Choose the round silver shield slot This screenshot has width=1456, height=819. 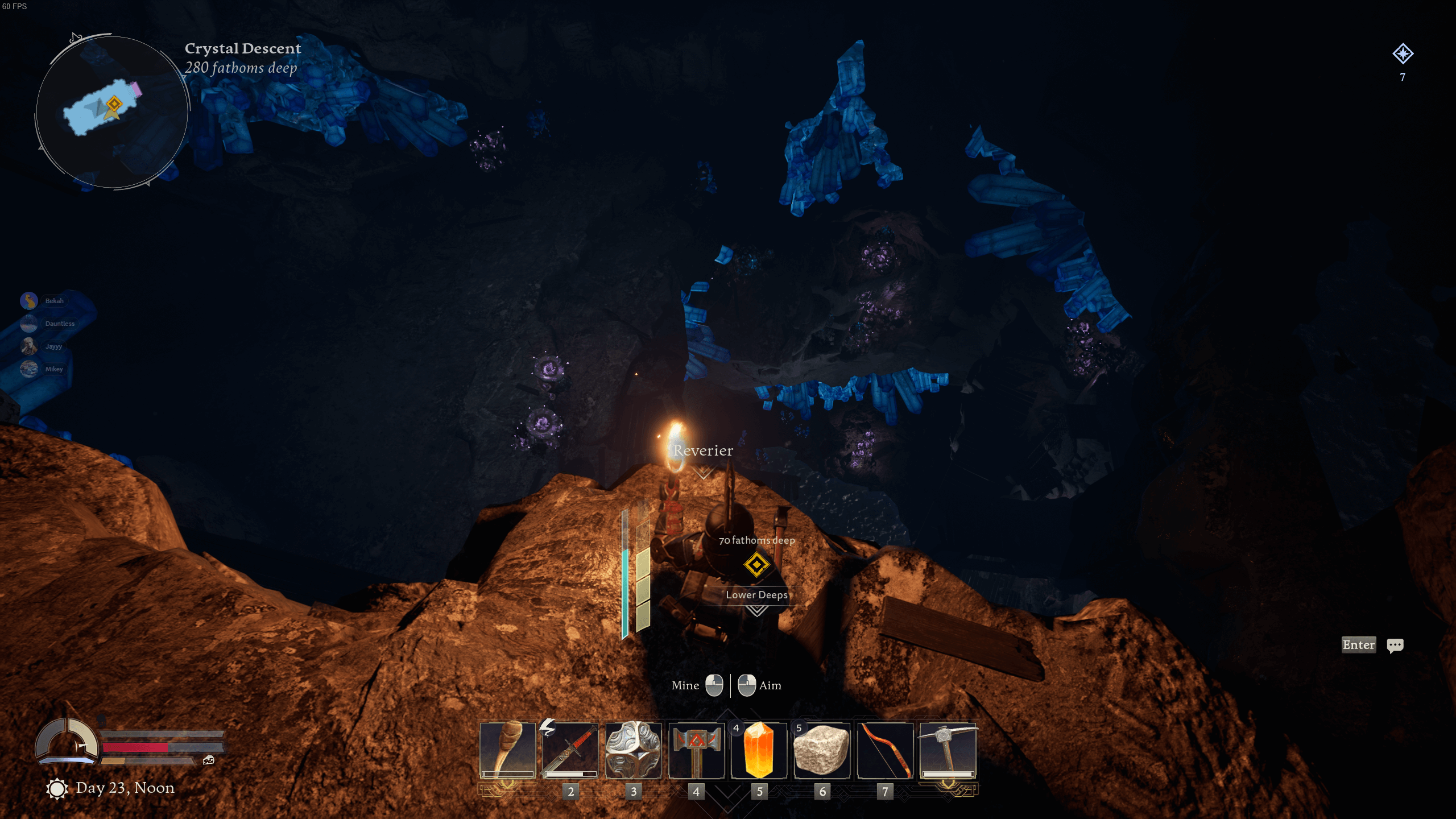pos(633,750)
